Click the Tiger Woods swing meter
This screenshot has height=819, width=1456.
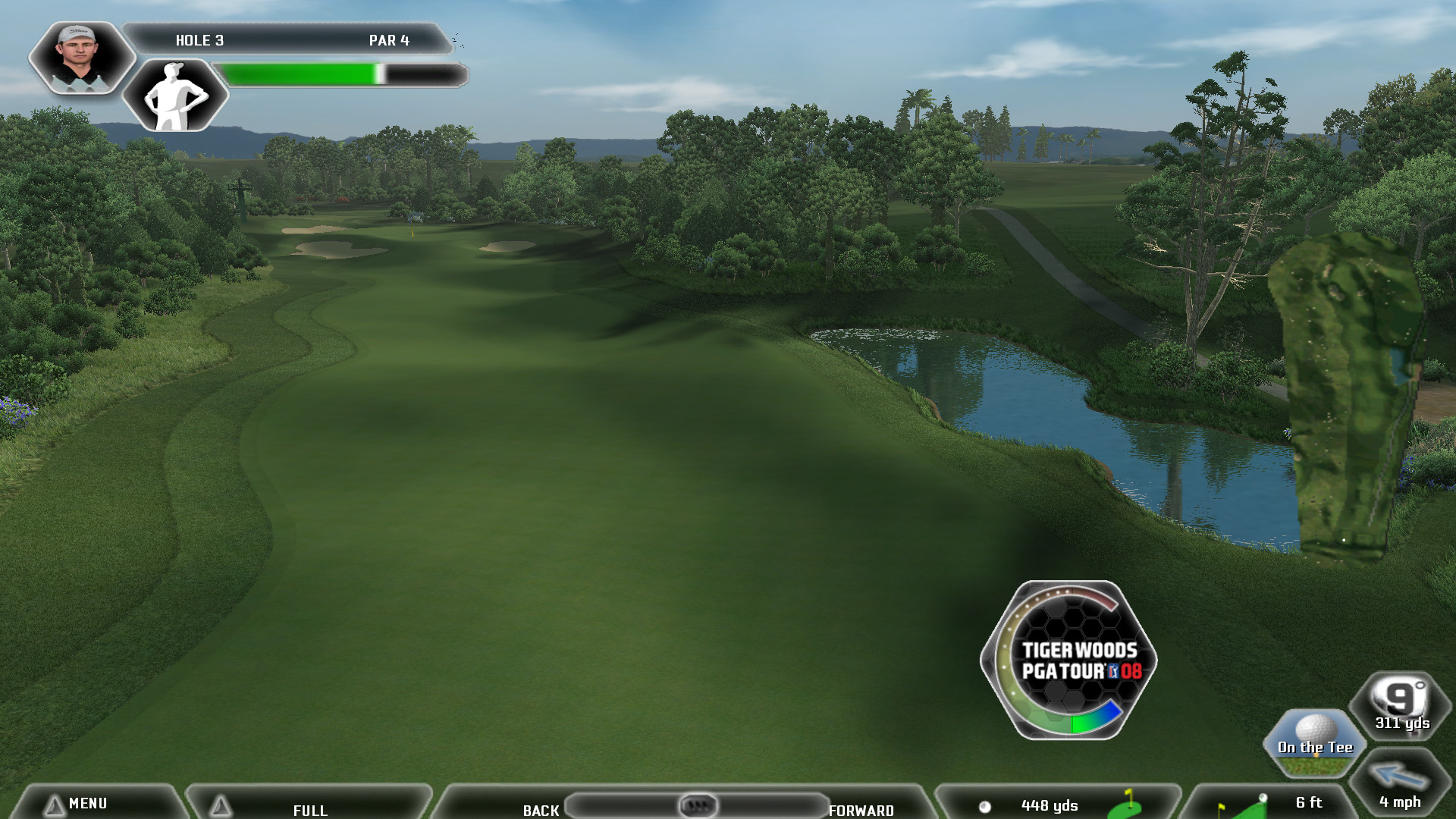1069,661
